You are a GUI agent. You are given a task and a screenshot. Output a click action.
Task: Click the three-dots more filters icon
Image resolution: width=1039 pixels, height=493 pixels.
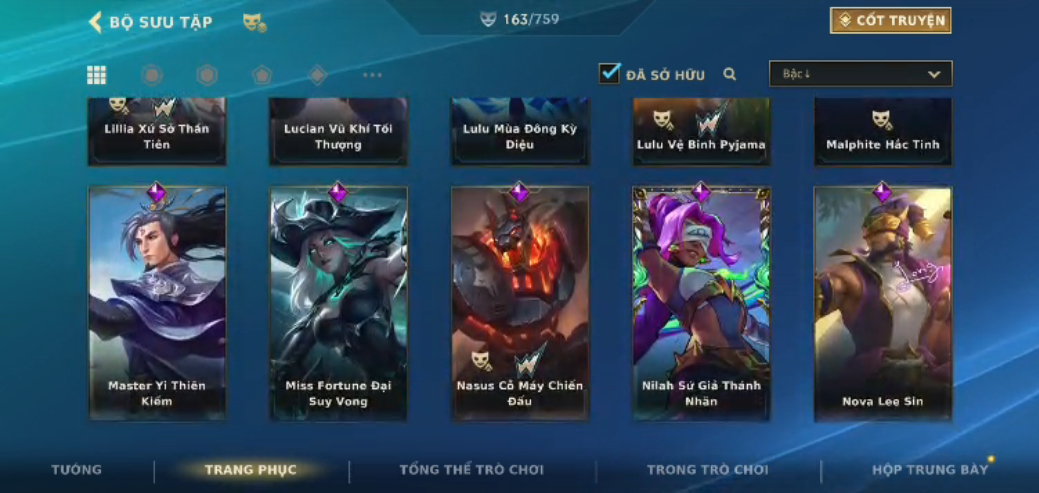click(372, 75)
